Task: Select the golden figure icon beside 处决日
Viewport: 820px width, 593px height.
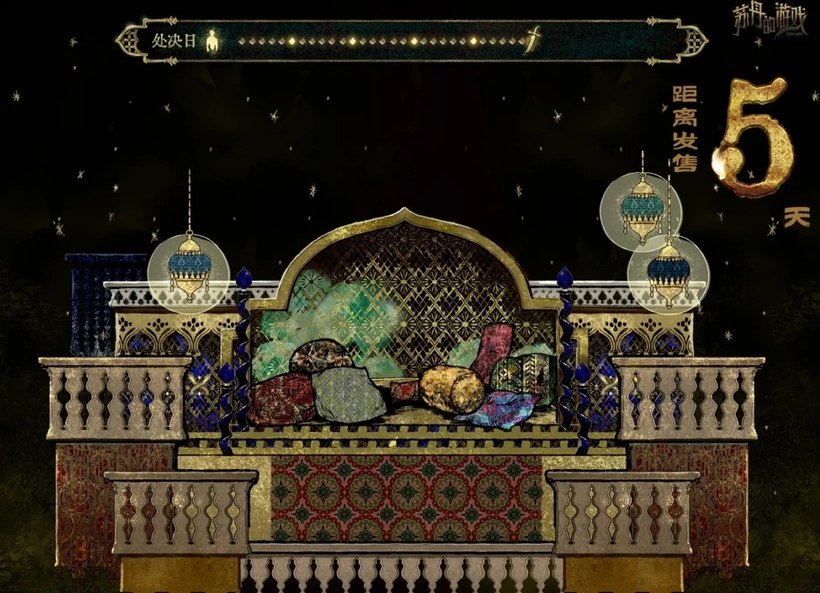Action: point(212,42)
